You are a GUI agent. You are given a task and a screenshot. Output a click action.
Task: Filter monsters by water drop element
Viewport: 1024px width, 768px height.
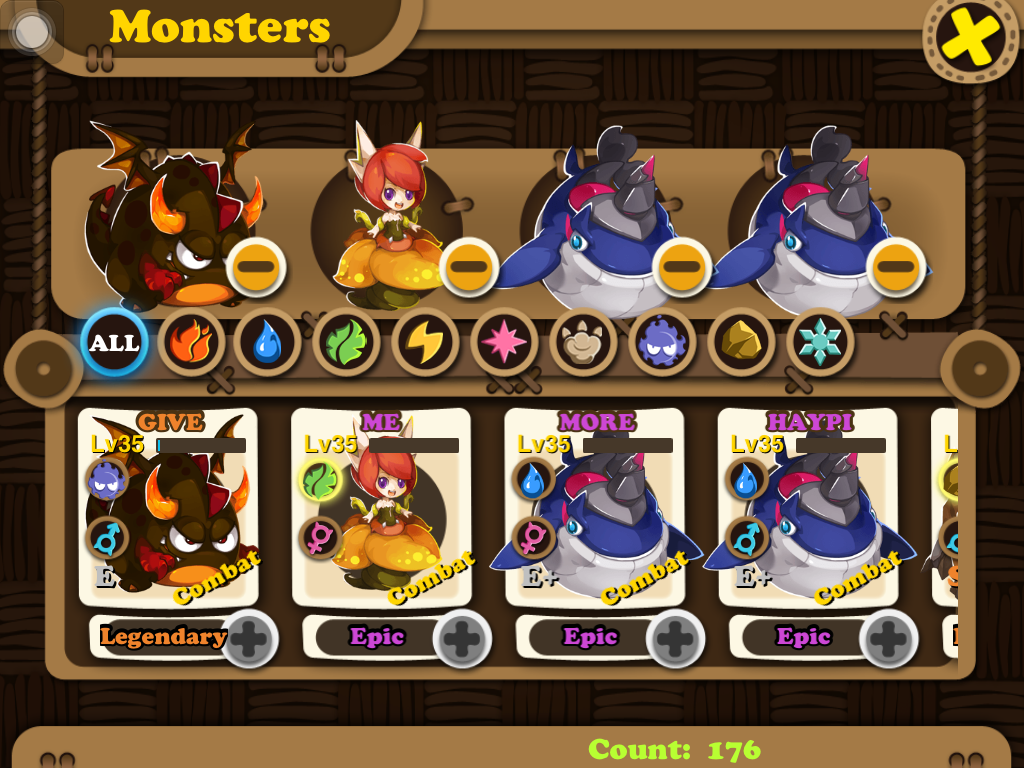pos(268,343)
